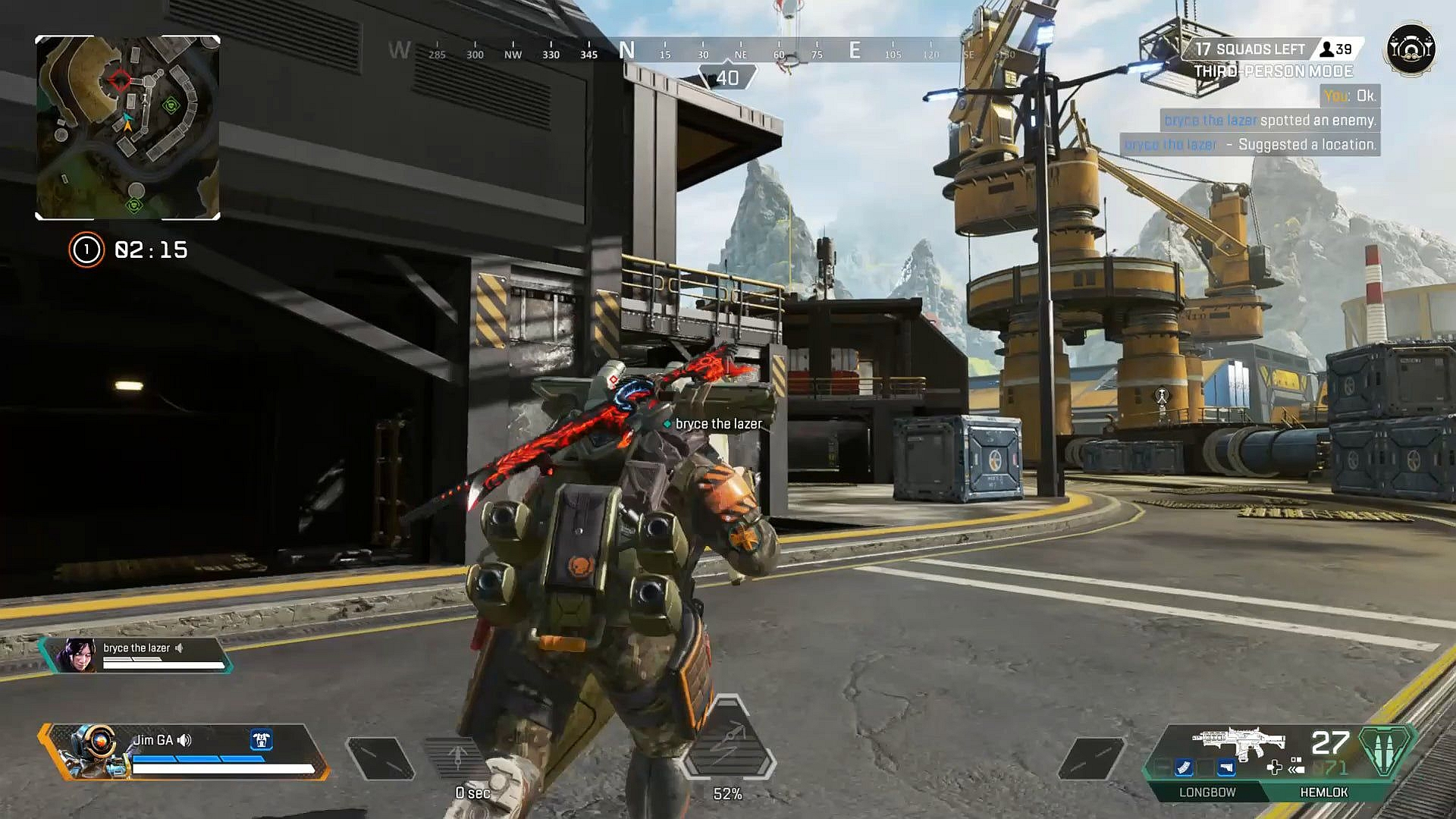Viewport: 1456px width, 819px height.
Task: Click the blue legend perk icon by Jim GA
Action: point(261,740)
